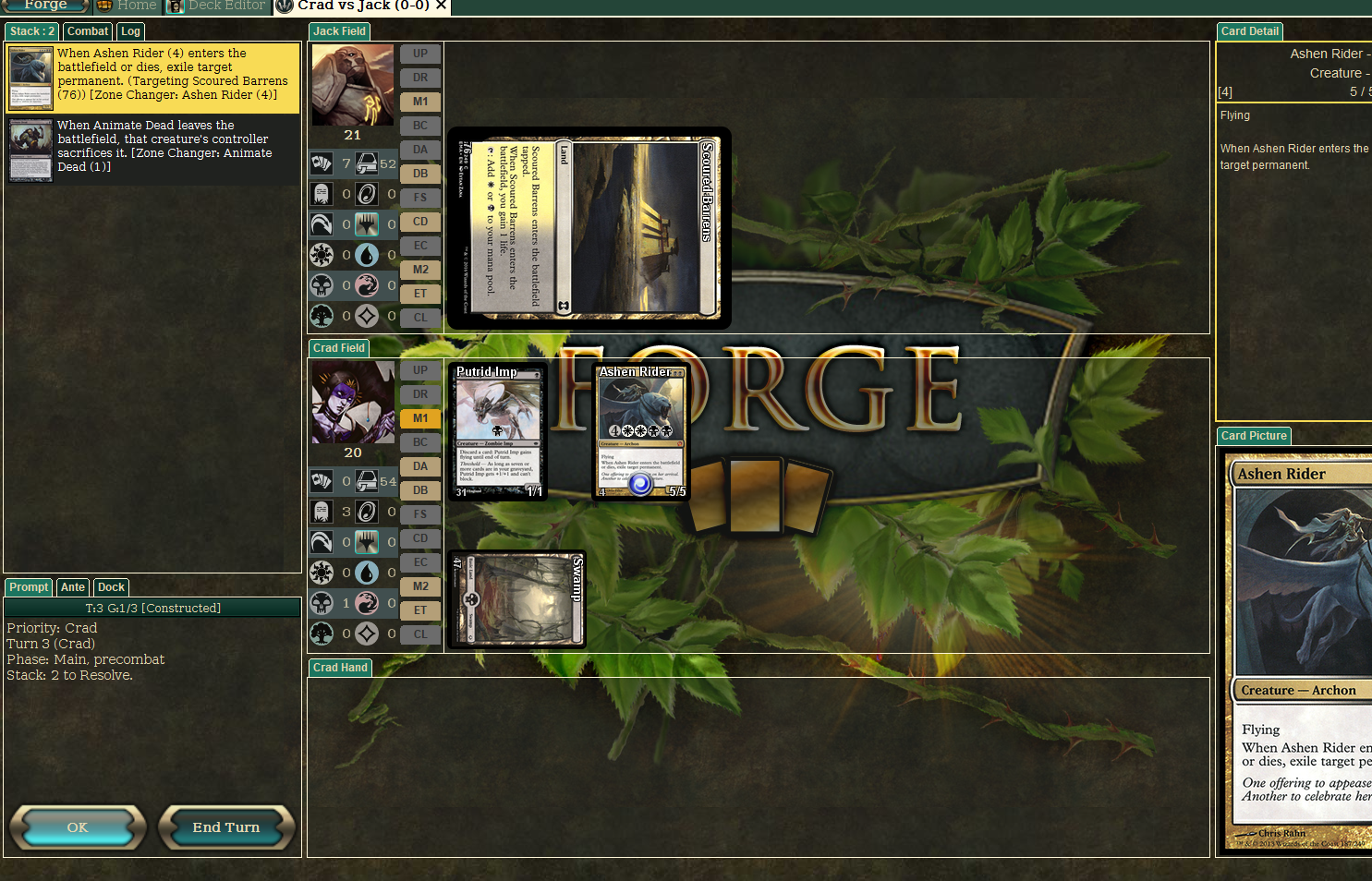The image size is (1372, 881).
Task: Click Jack's player avatar
Action: [x=352, y=84]
